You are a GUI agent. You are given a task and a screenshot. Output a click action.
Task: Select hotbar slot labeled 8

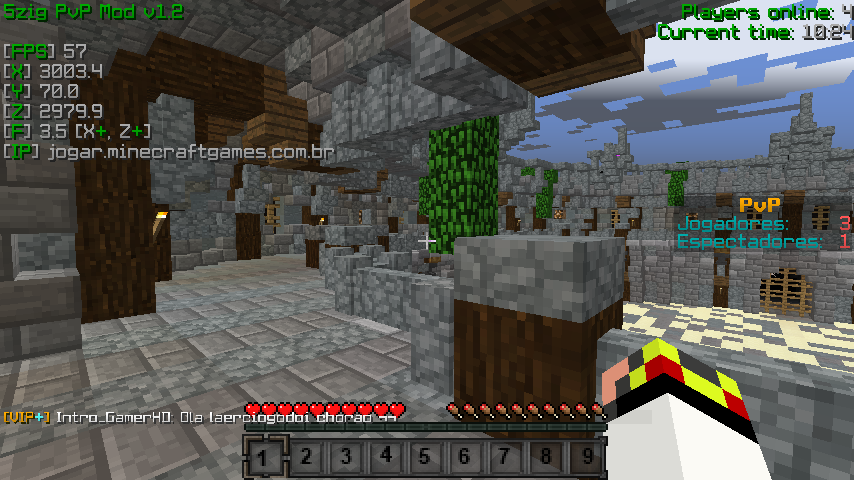[545, 459]
